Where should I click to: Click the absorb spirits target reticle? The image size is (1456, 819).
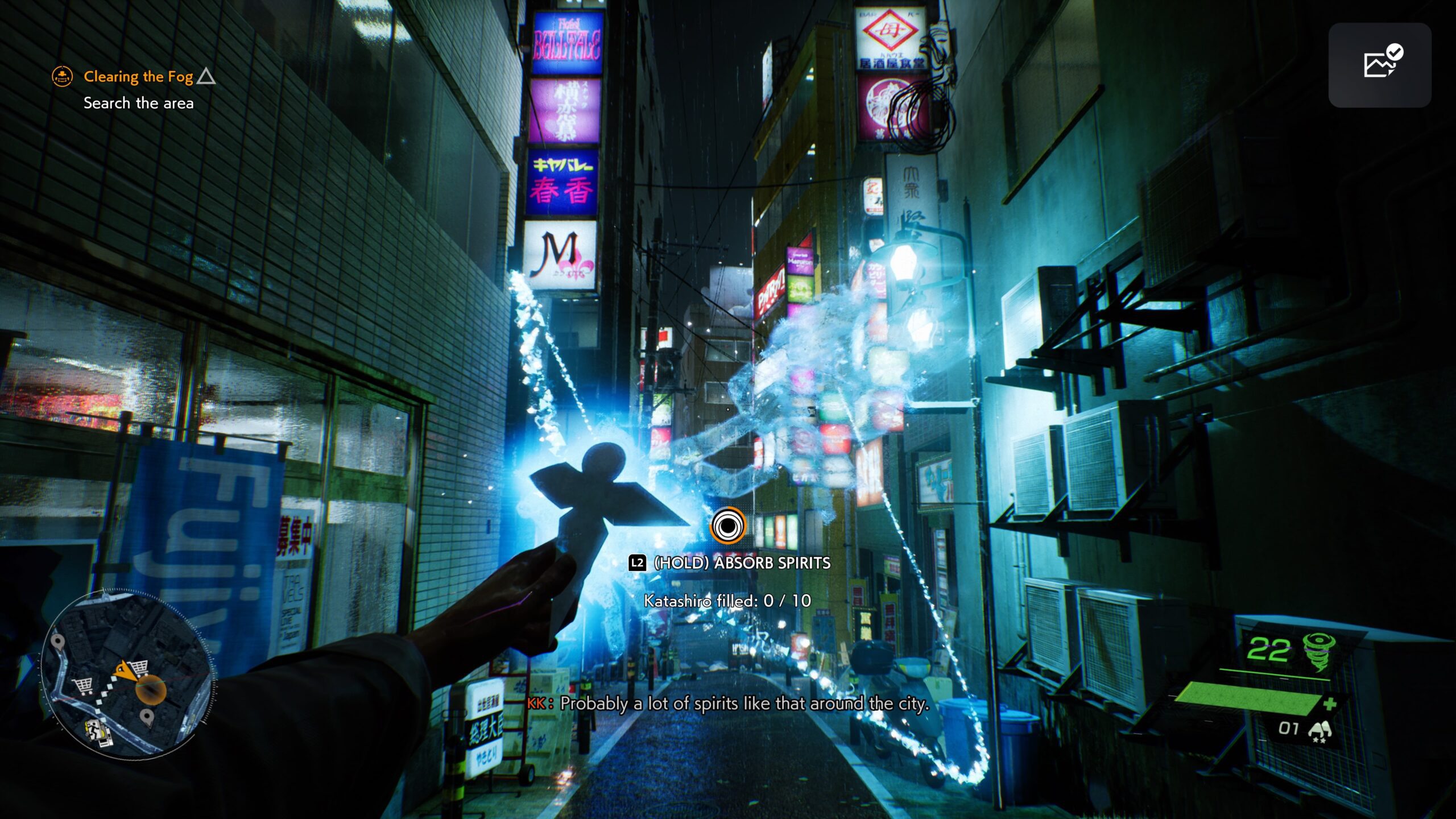click(727, 526)
